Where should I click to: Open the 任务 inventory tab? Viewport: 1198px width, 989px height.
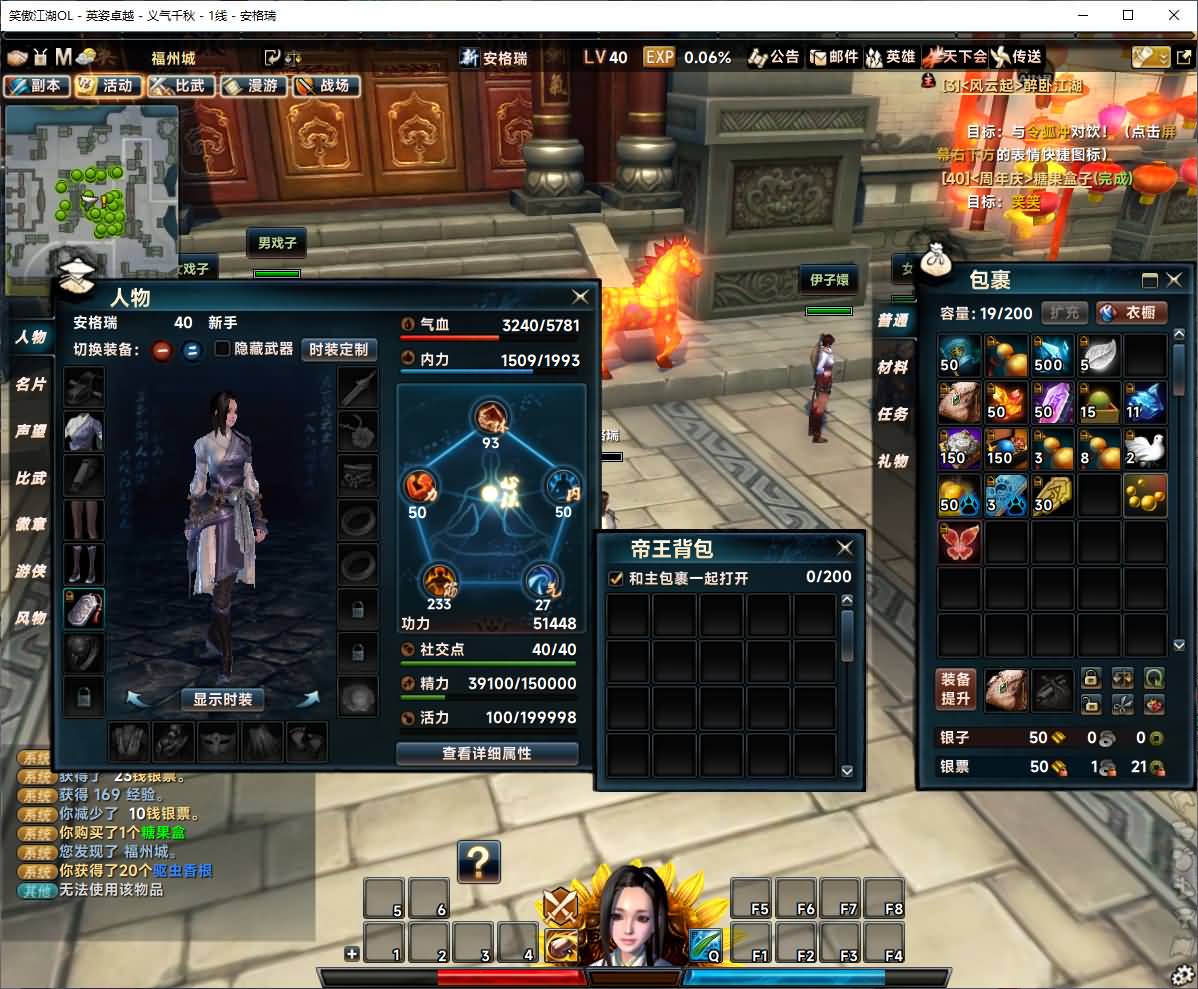(892, 414)
